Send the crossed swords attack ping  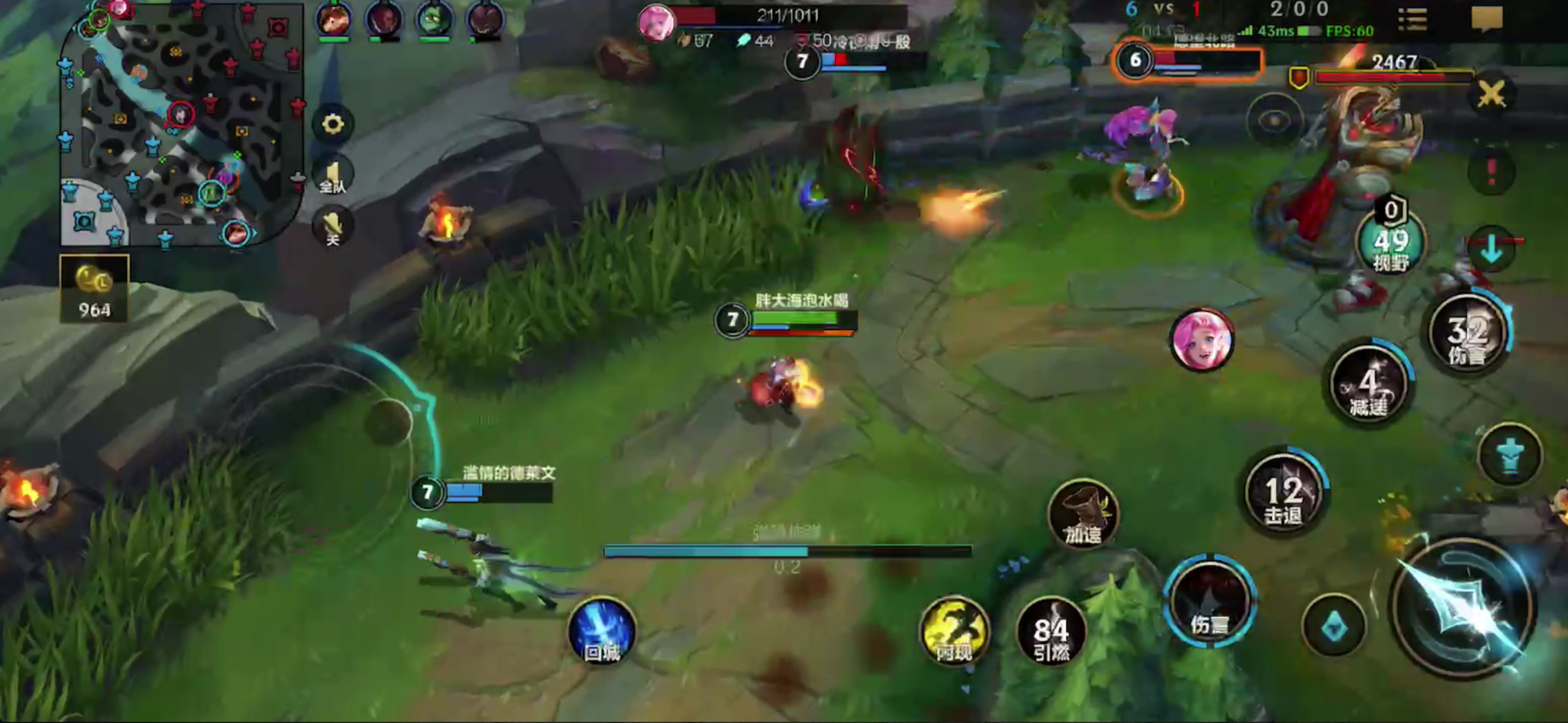click(x=1490, y=95)
